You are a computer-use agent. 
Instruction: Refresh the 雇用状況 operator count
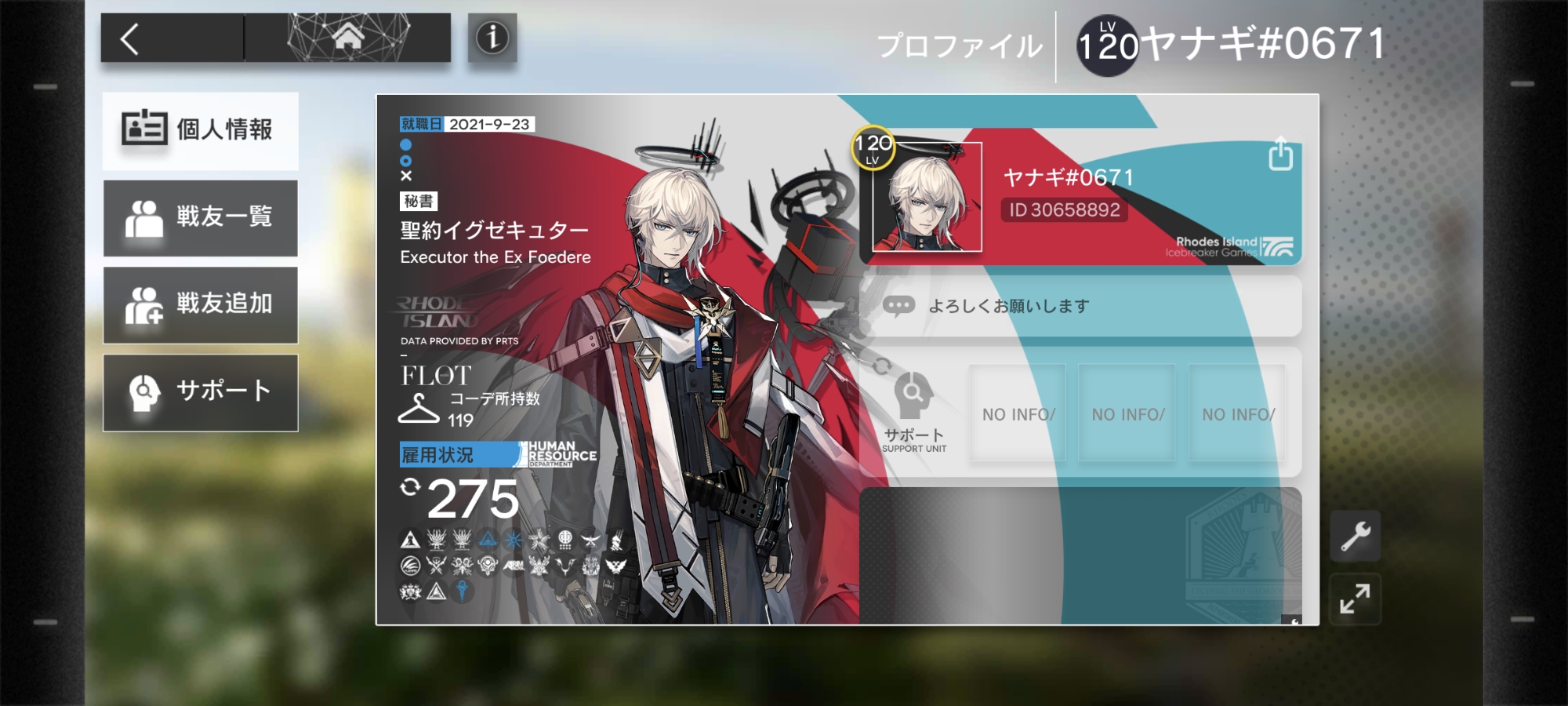(410, 487)
